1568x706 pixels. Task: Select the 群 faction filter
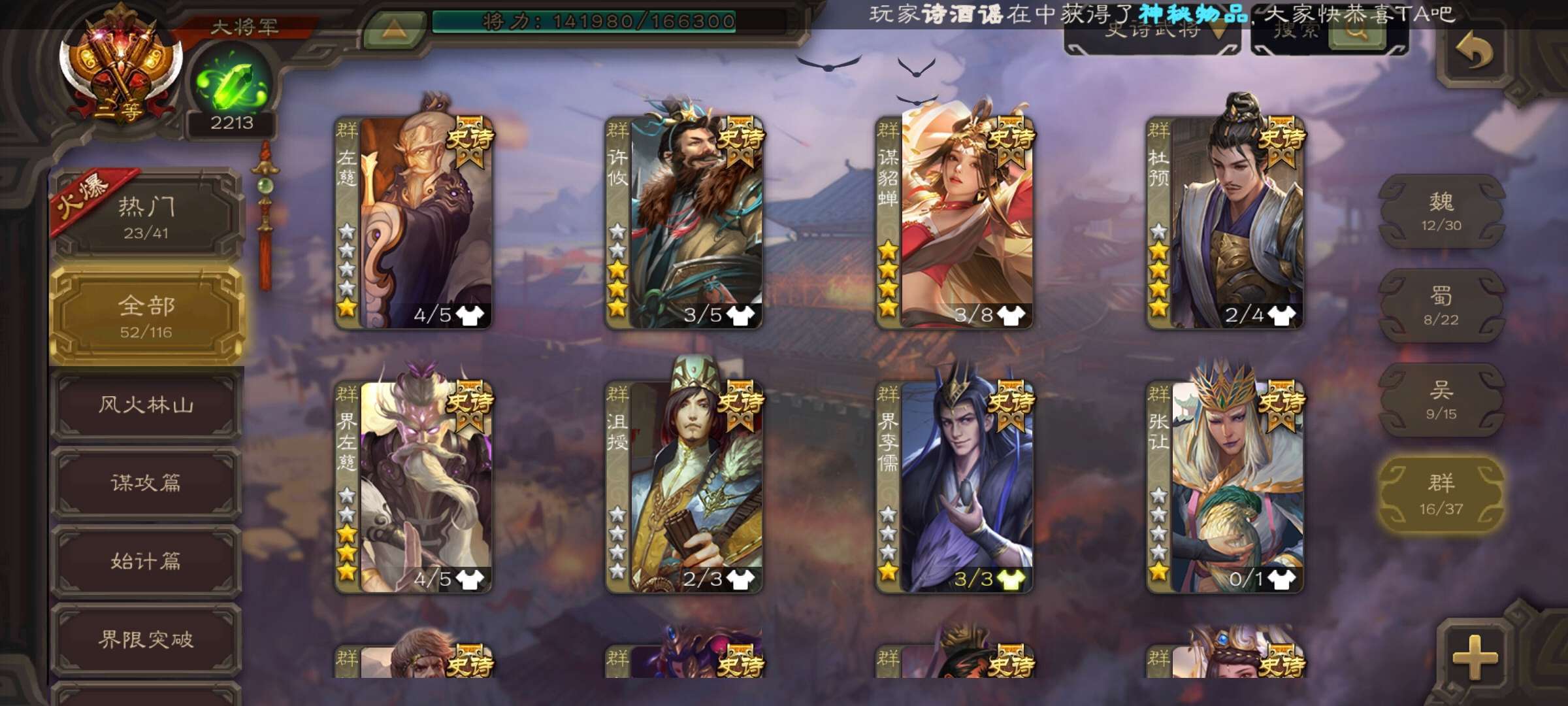tap(1441, 494)
